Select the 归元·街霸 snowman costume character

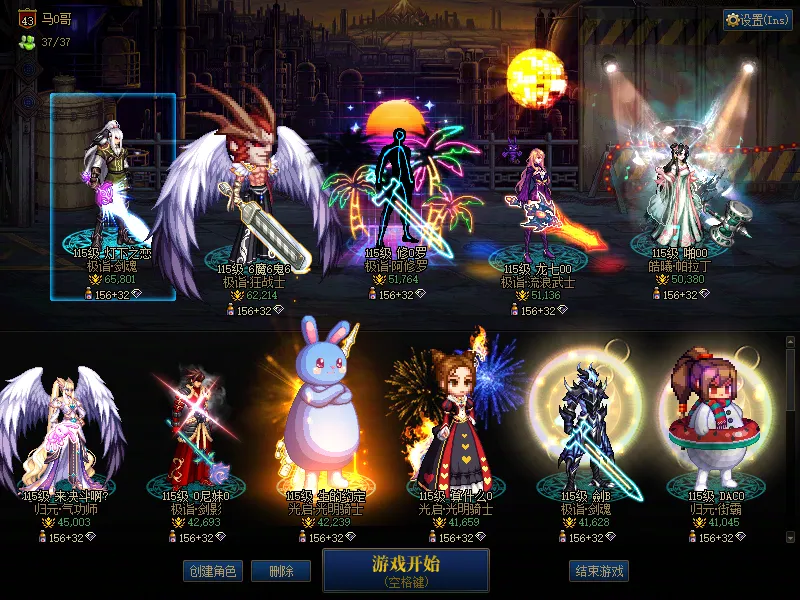[x=714, y=425]
